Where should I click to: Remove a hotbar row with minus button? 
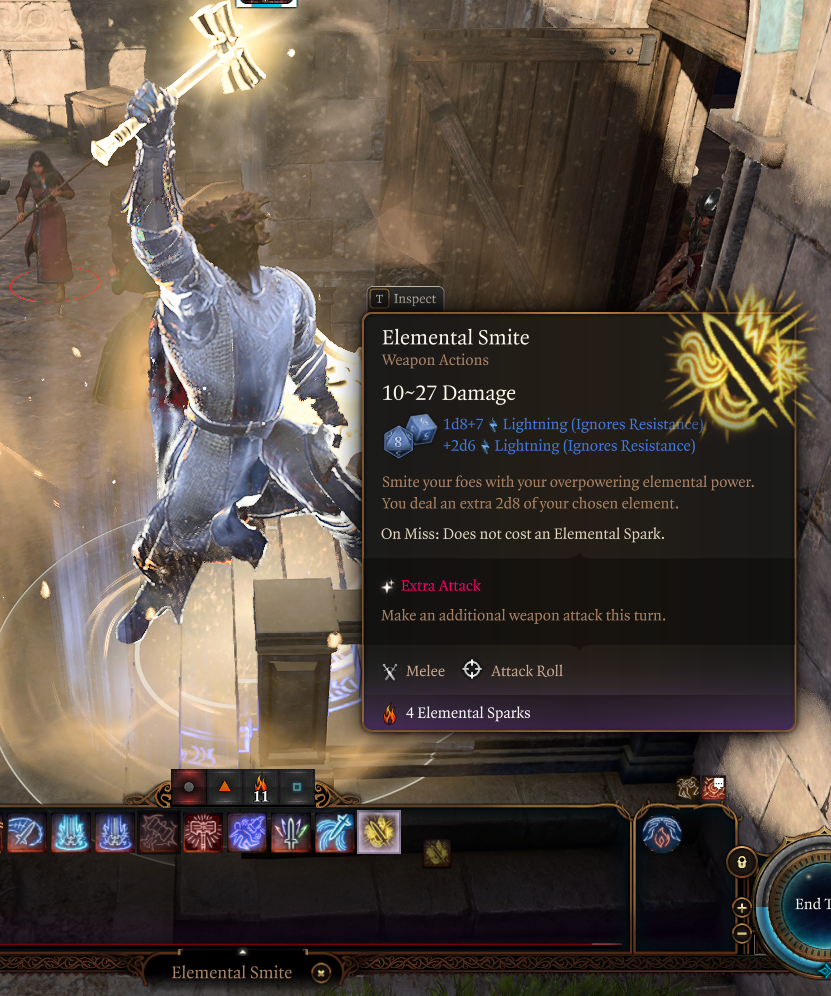(x=741, y=933)
